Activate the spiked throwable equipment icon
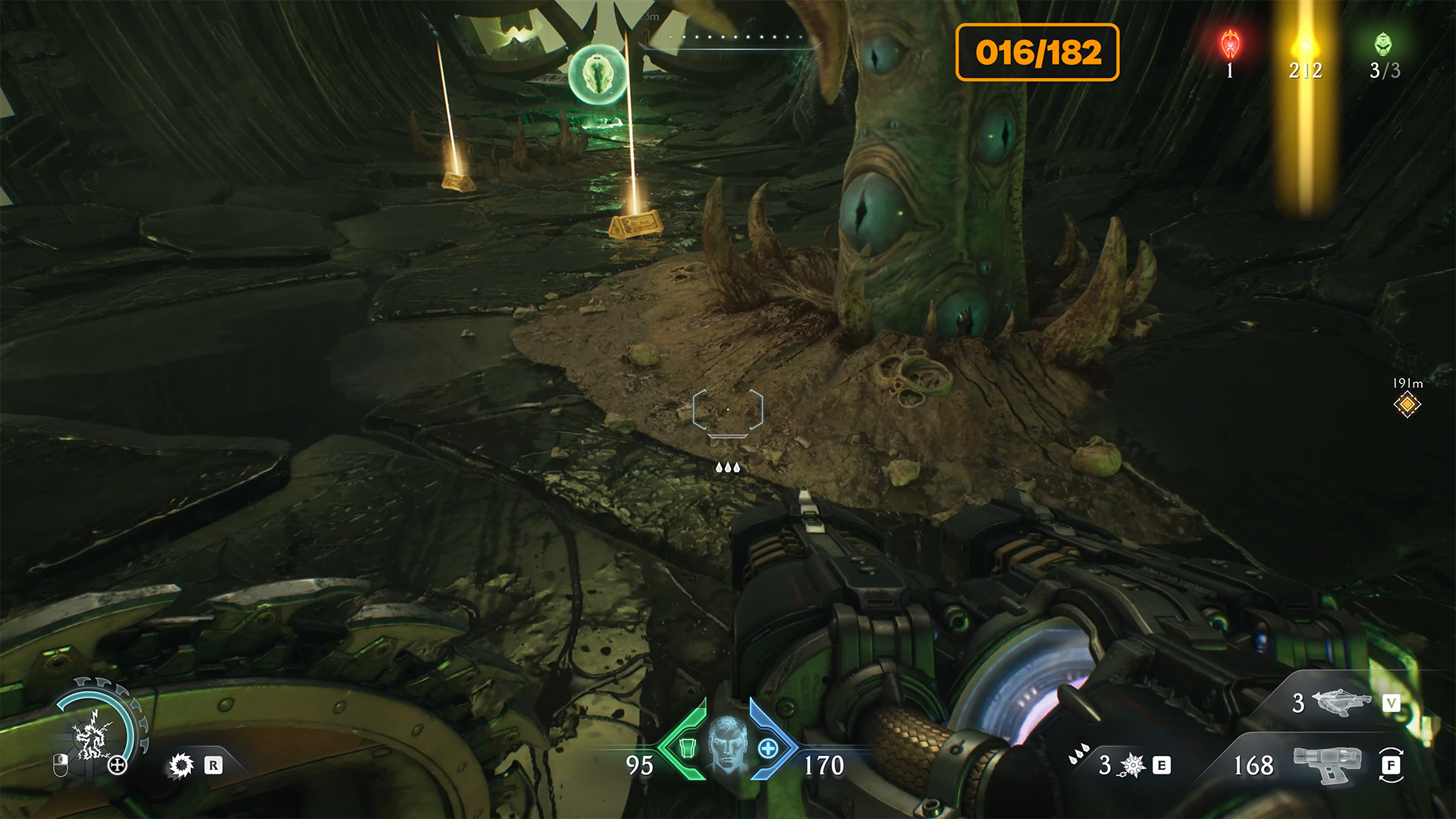The height and width of the screenshot is (819, 1456). click(1133, 765)
